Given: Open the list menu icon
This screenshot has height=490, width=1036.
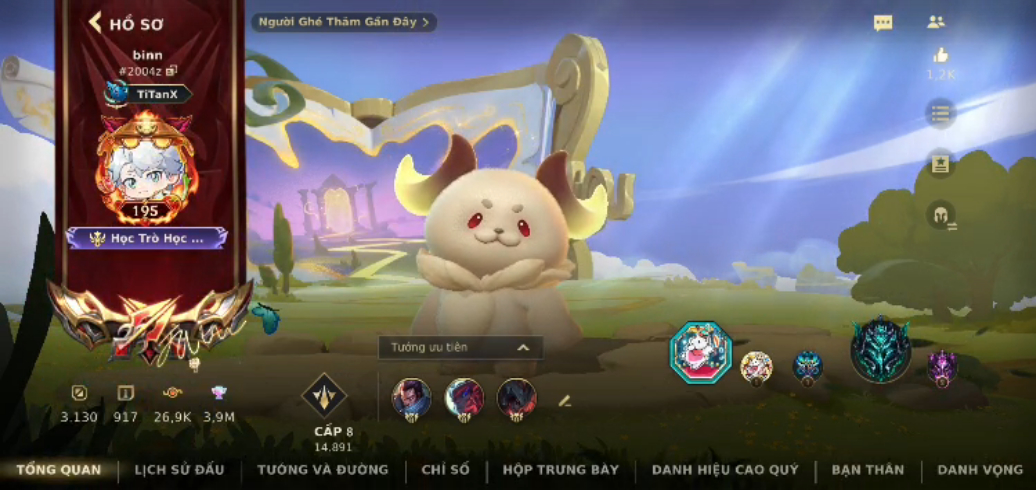Looking at the screenshot, I should click(x=940, y=113).
